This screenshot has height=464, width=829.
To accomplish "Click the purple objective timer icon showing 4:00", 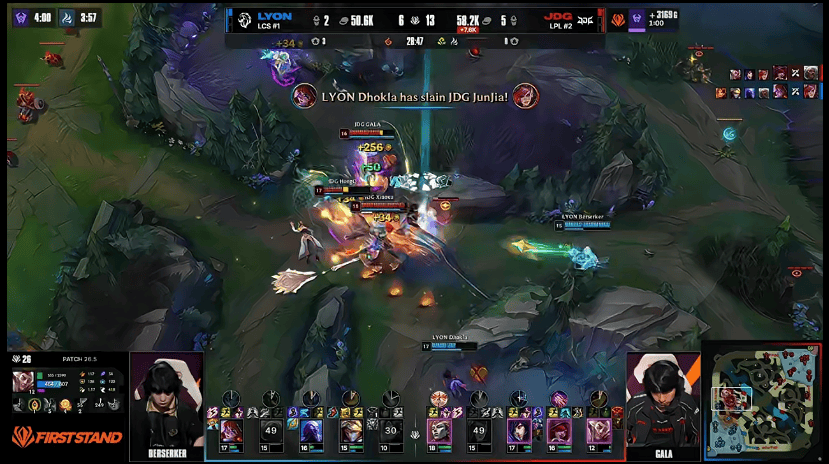I will [x=19, y=17].
